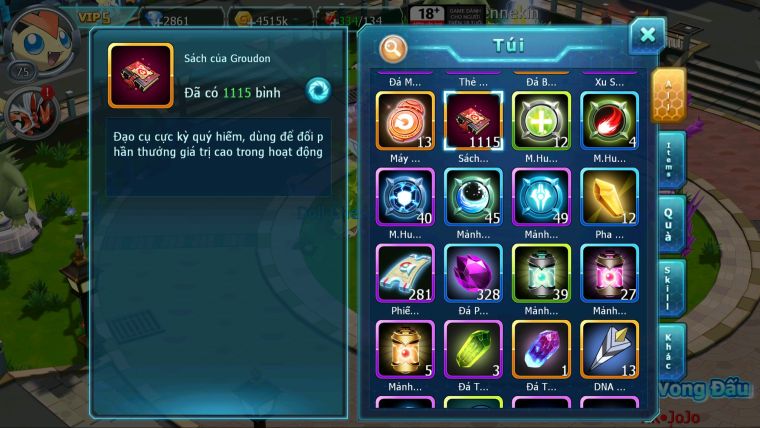Choose the green plus orb item
Screen dimensions: 760x428
(x=541, y=121)
